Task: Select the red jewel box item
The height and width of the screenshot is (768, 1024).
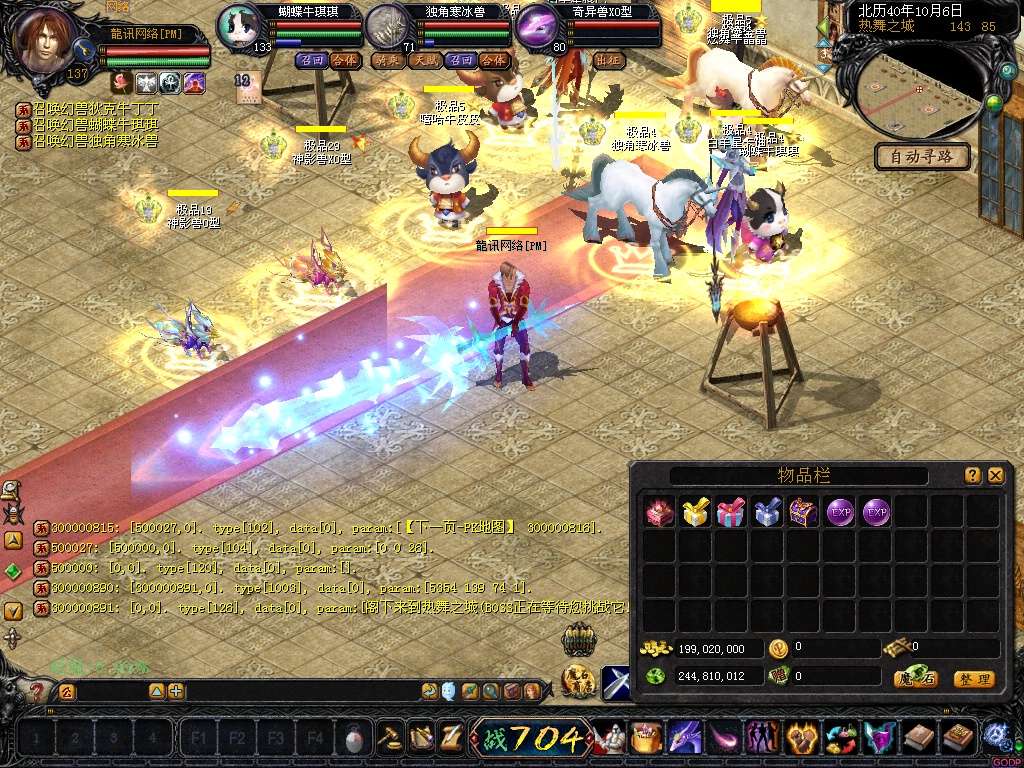Action: (659, 513)
